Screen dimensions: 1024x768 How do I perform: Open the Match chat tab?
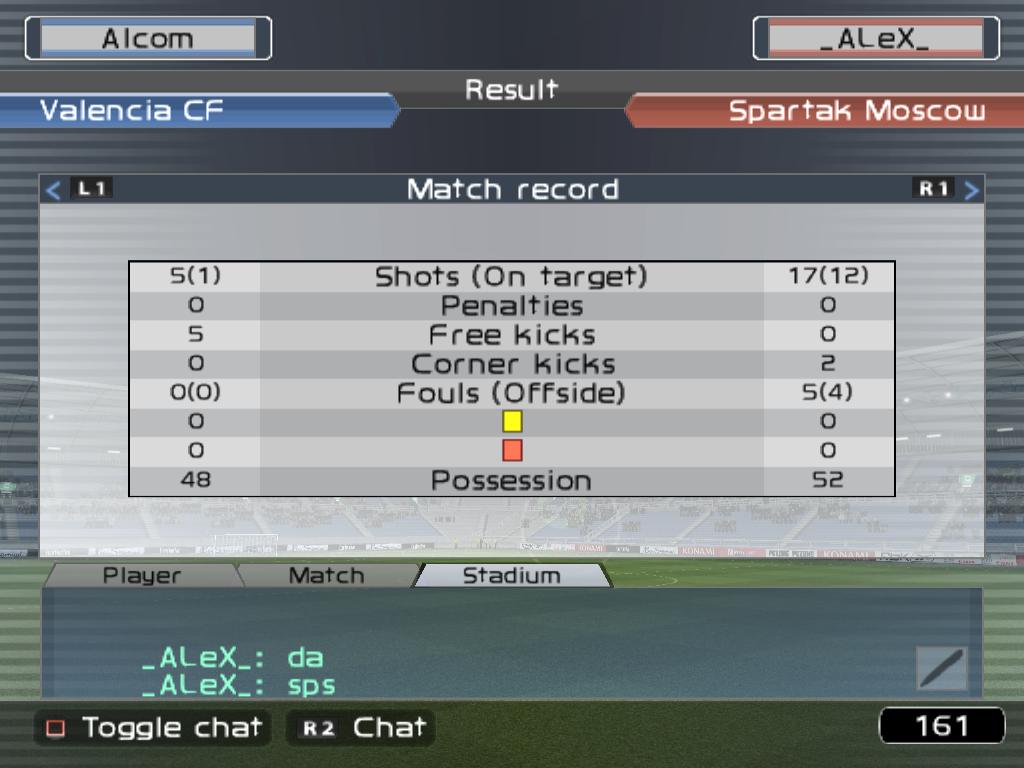[326, 576]
